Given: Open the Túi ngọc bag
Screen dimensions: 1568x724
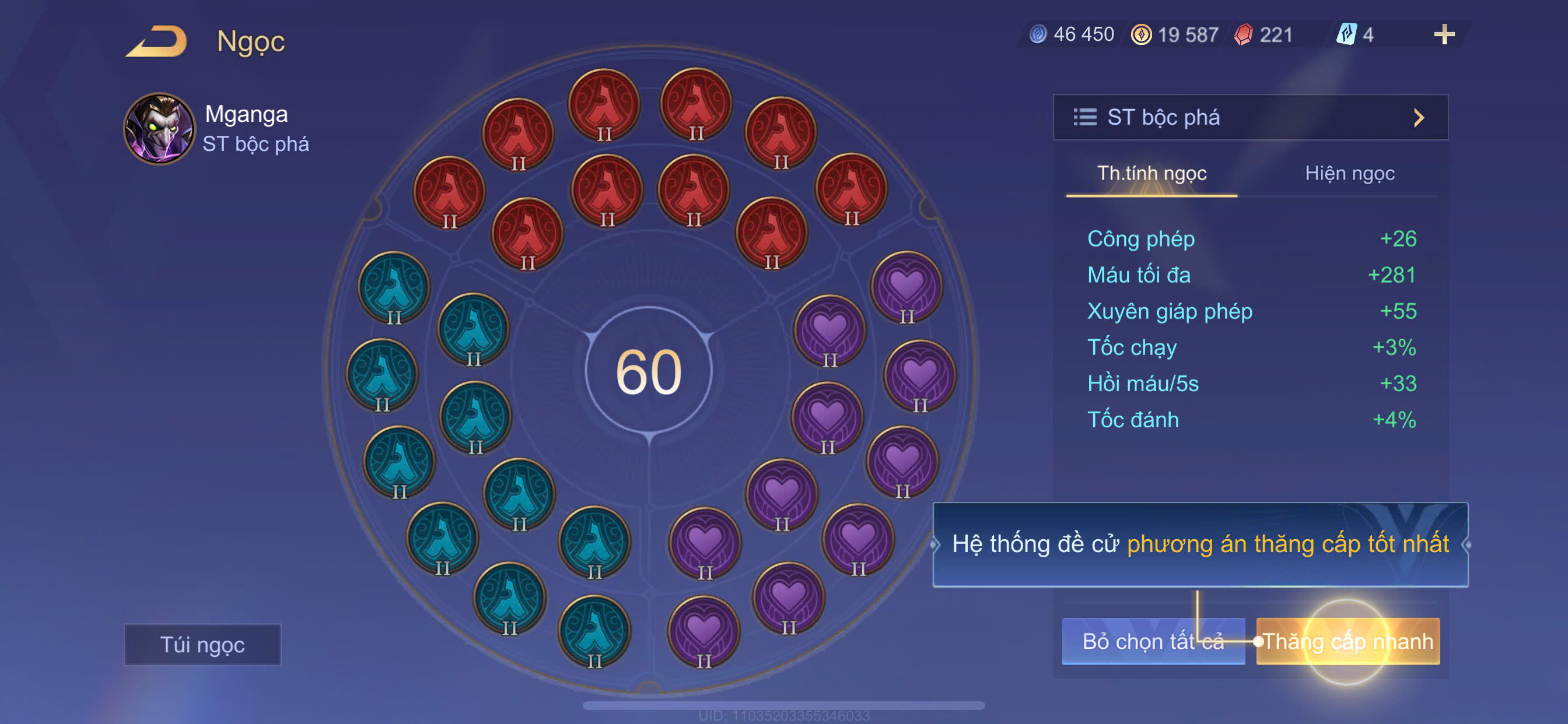Looking at the screenshot, I should point(202,644).
